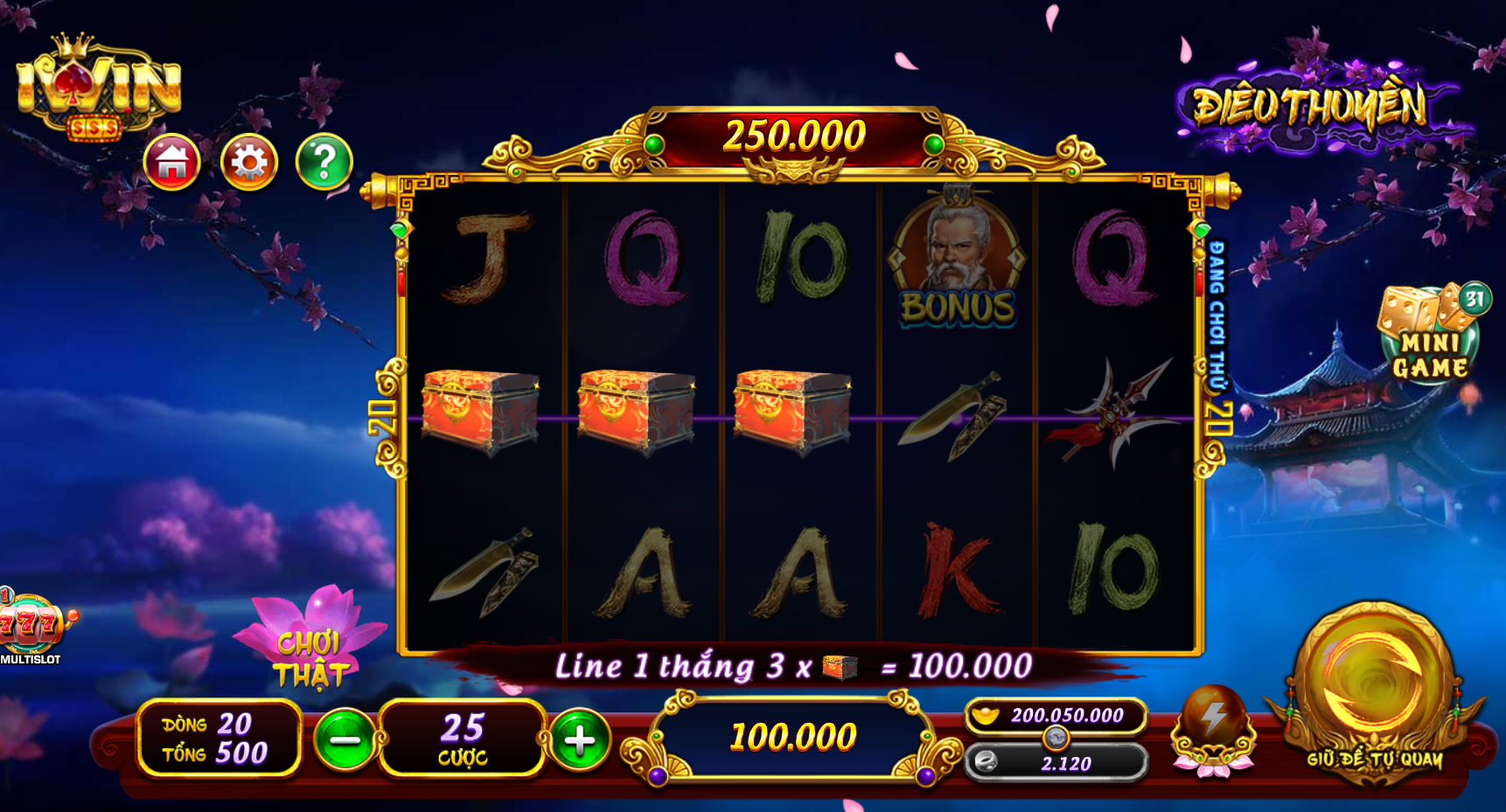Select the line 20 marker on left

coord(384,418)
